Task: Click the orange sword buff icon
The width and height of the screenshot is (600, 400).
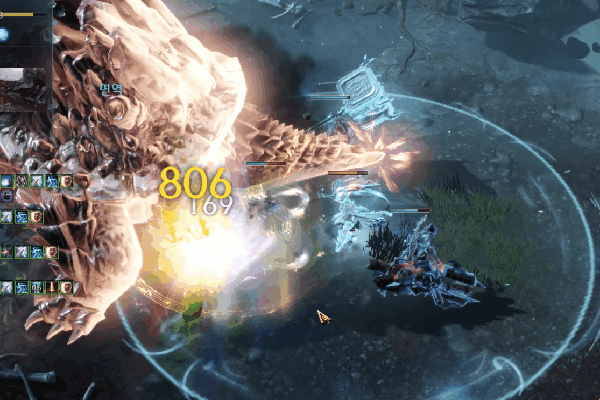Action: (51, 288)
